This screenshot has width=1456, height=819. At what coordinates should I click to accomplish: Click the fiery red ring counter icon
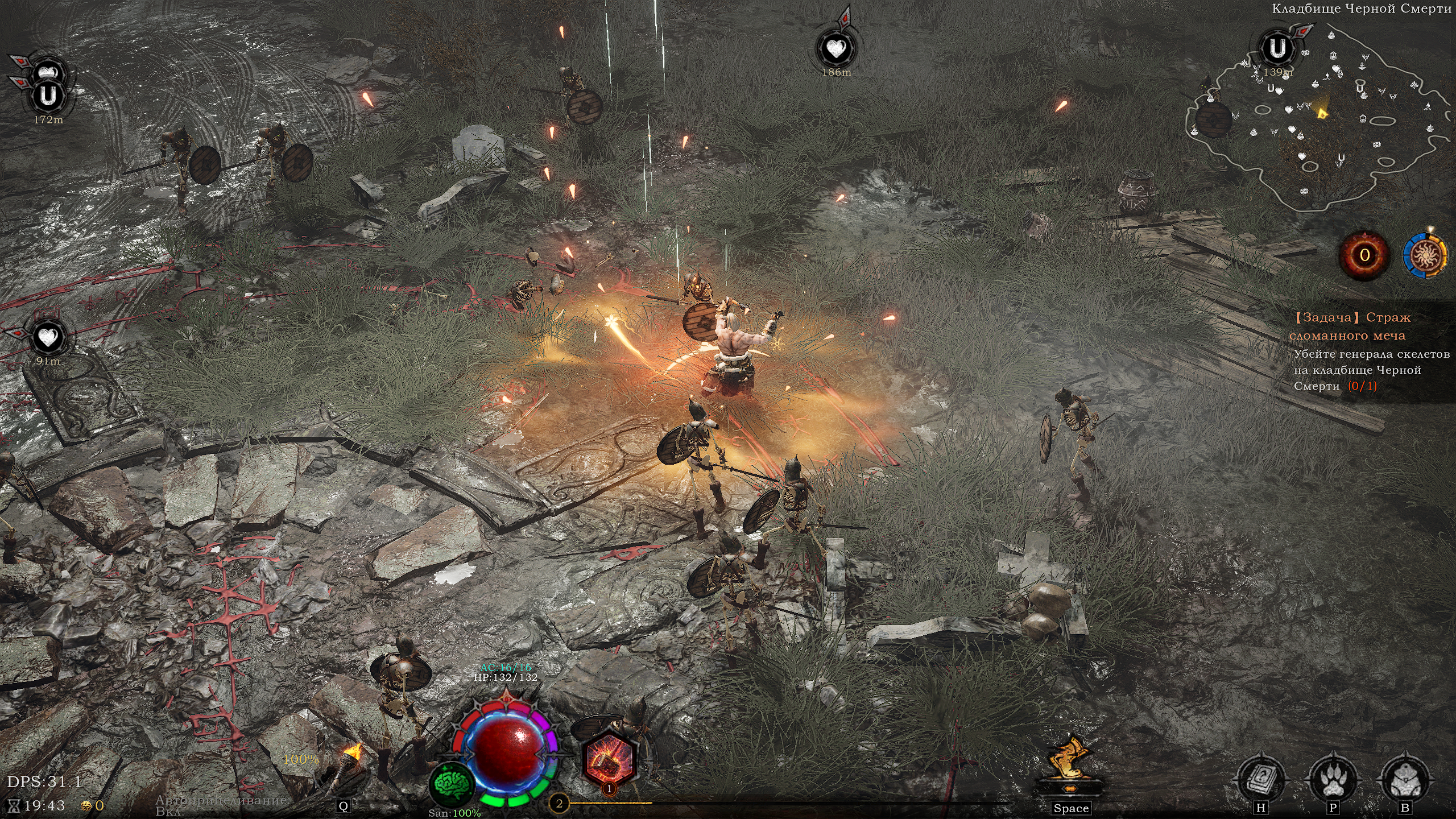pos(1364,255)
